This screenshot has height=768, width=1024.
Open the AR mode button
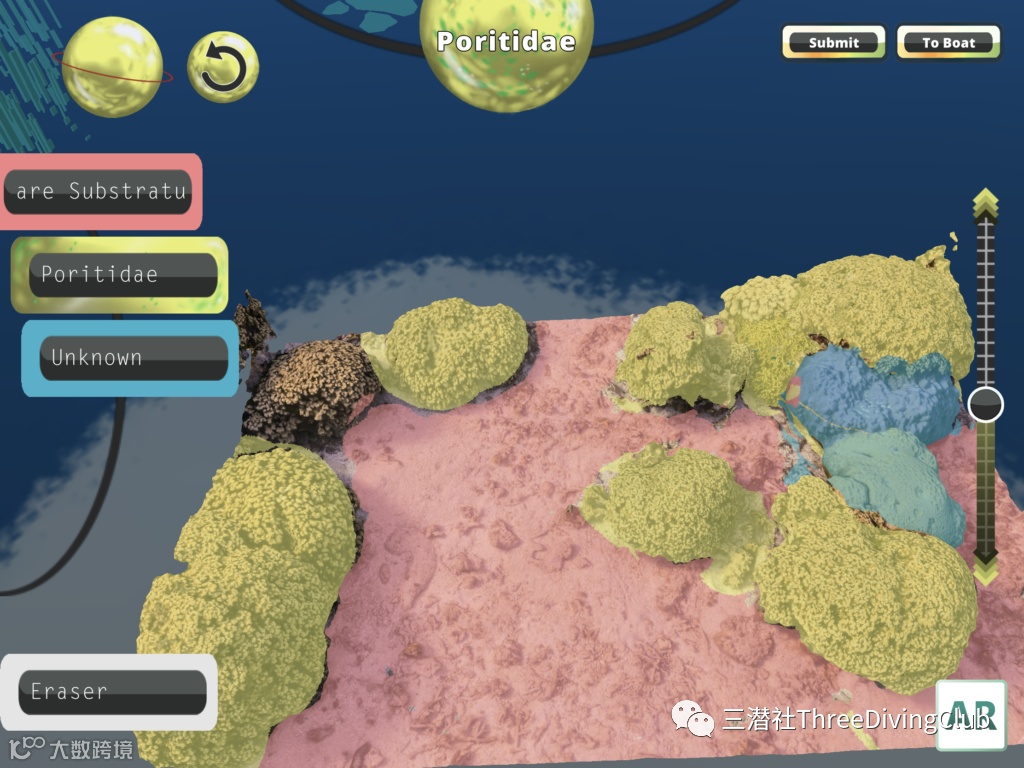[971, 715]
